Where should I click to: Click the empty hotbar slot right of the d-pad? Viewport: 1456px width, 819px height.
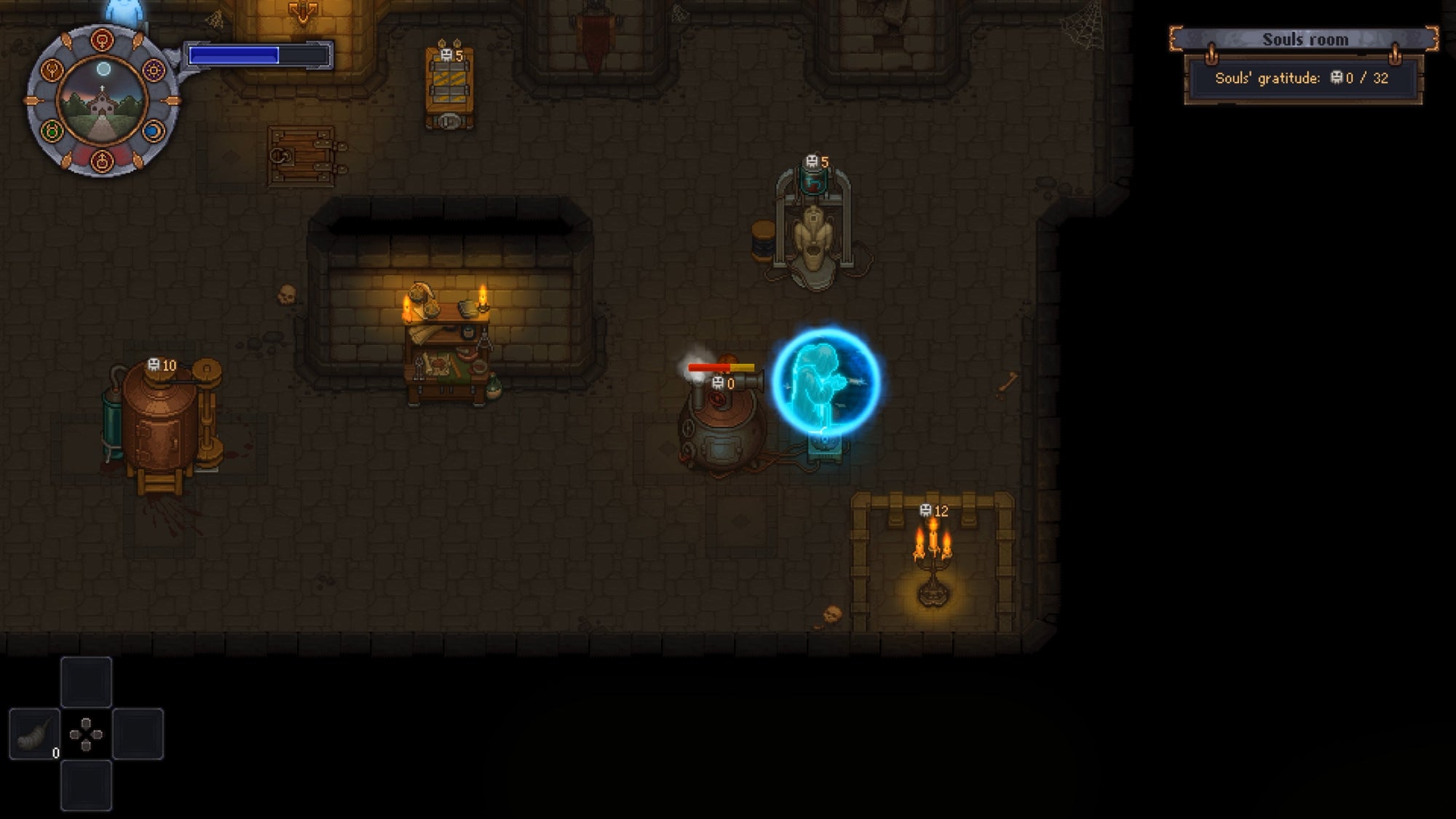[x=138, y=734]
